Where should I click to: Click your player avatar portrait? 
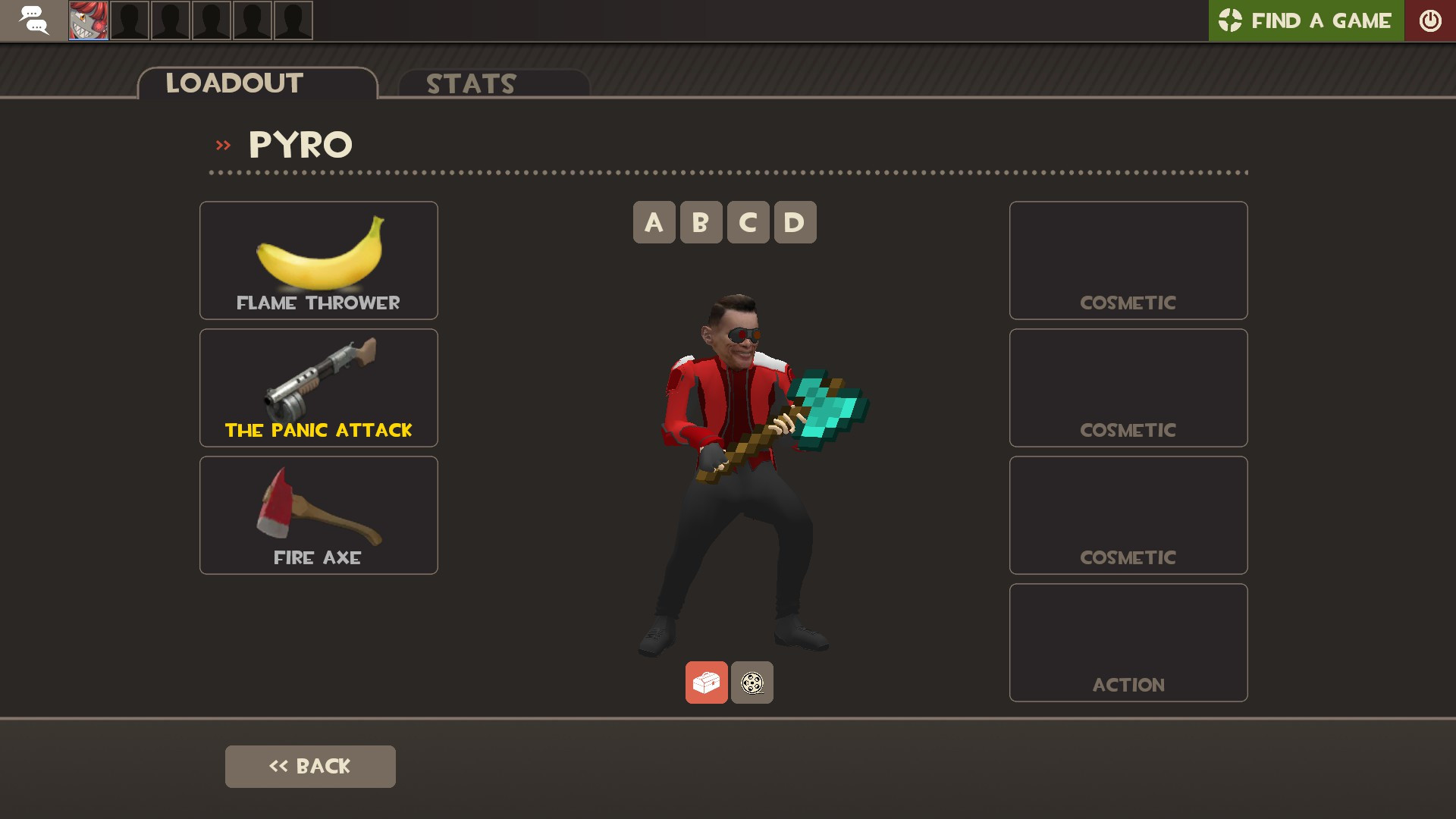tap(89, 20)
